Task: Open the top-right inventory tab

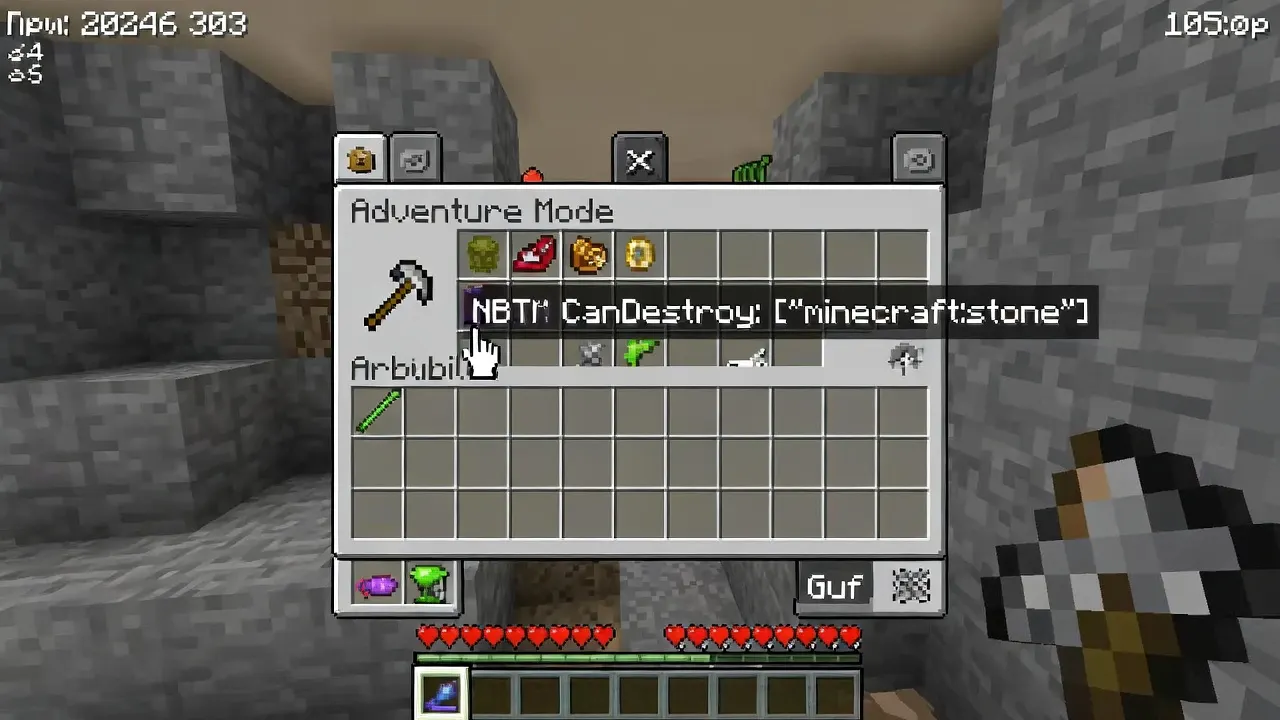Action: (918, 158)
